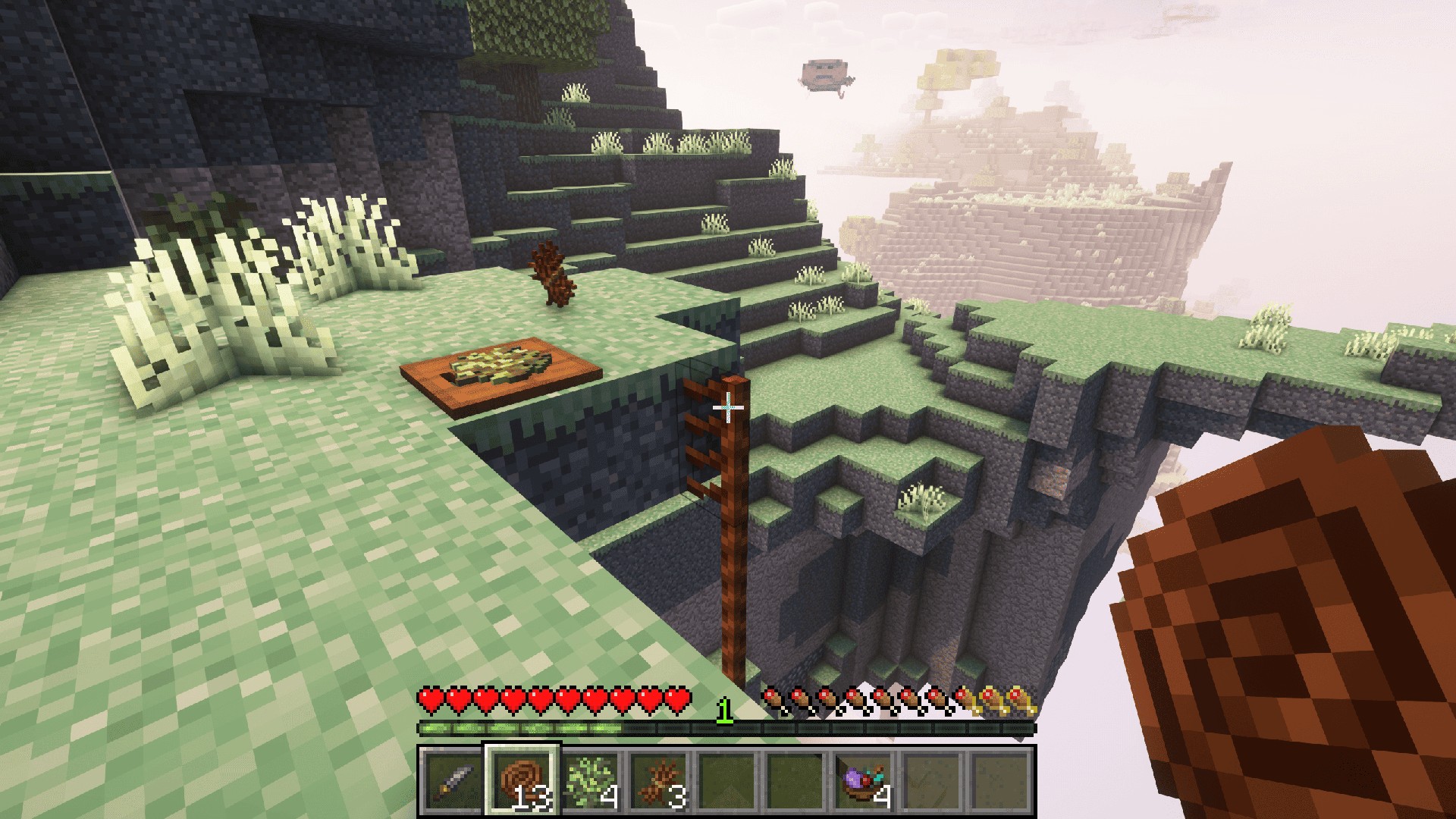1456x819 pixels.
Task: Select the mixed berry bowl slot
Action: point(864,780)
